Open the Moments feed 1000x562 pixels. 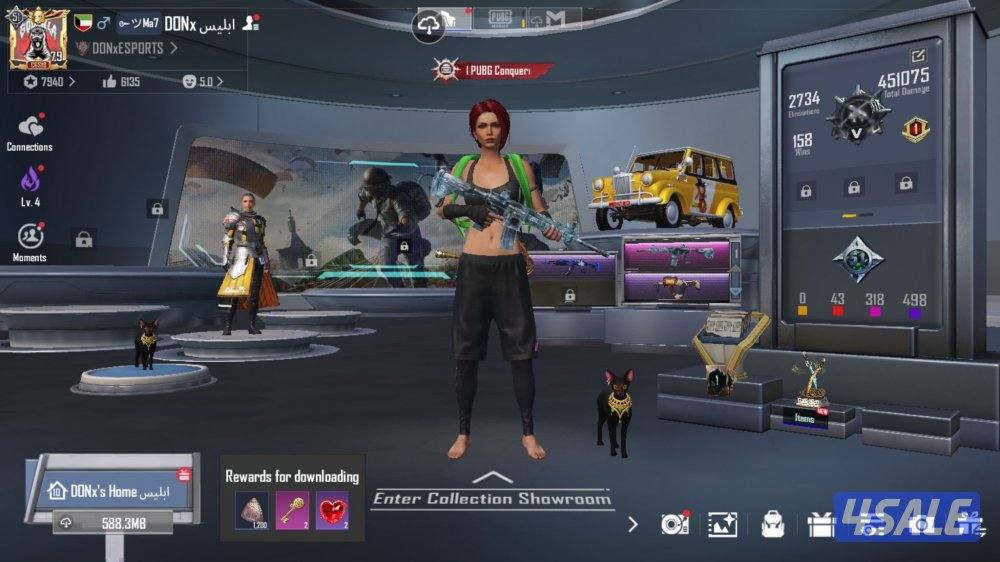[x=30, y=240]
